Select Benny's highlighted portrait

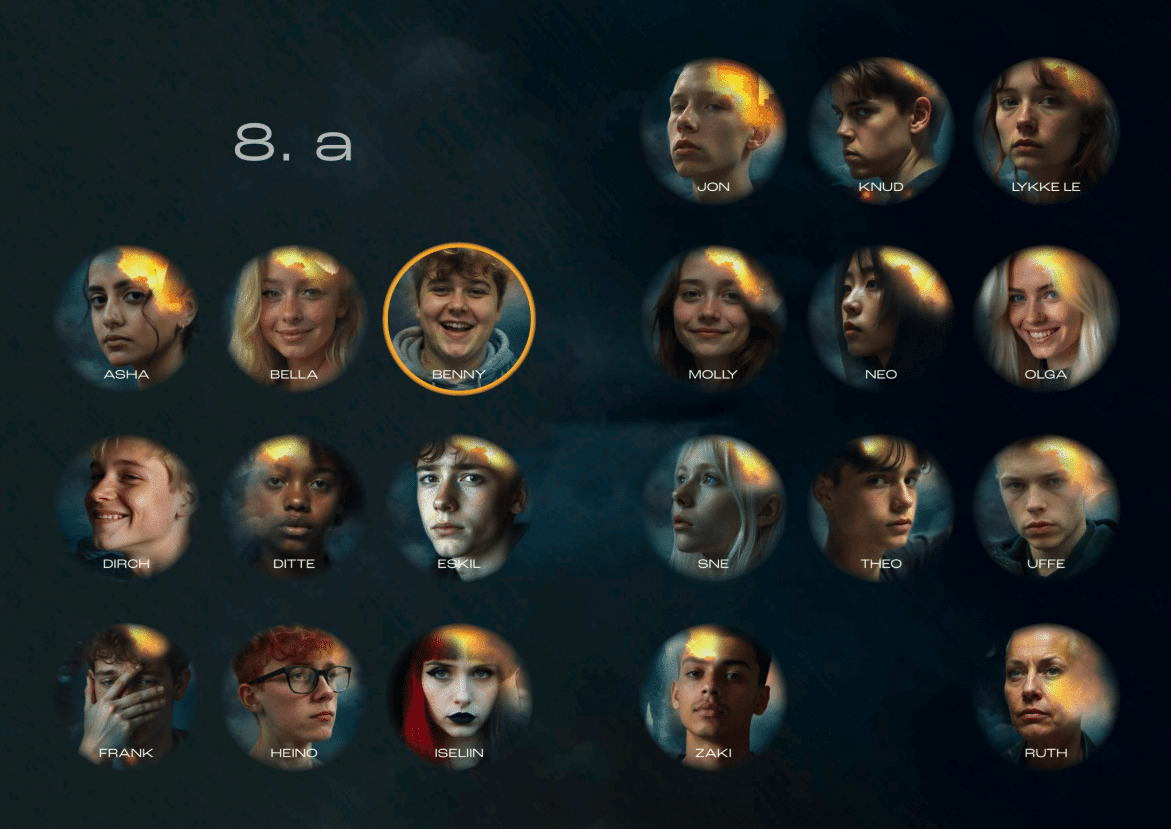pyautogui.click(x=459, y=318)
